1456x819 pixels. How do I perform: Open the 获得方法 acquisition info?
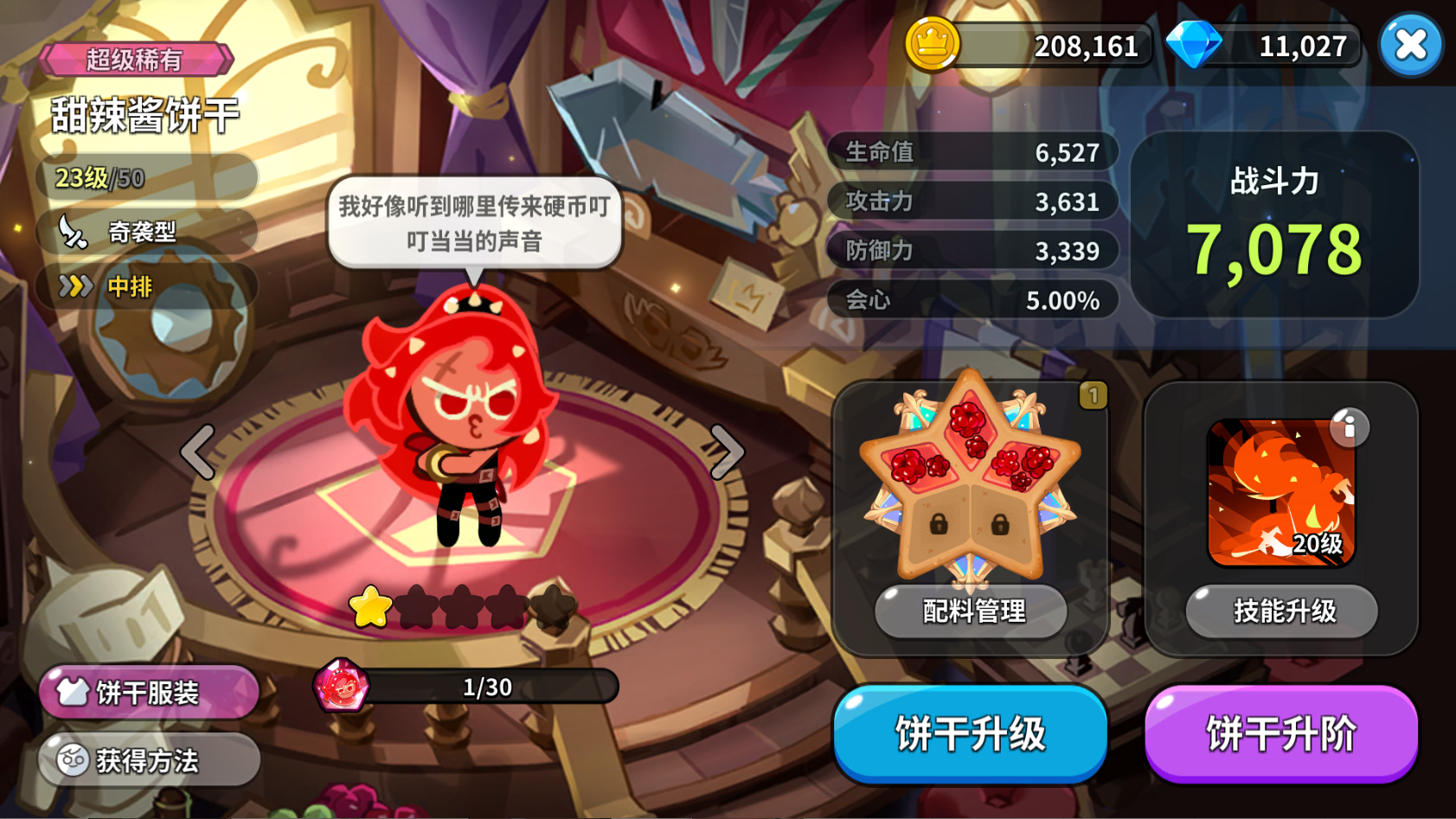tap(147, 760)
